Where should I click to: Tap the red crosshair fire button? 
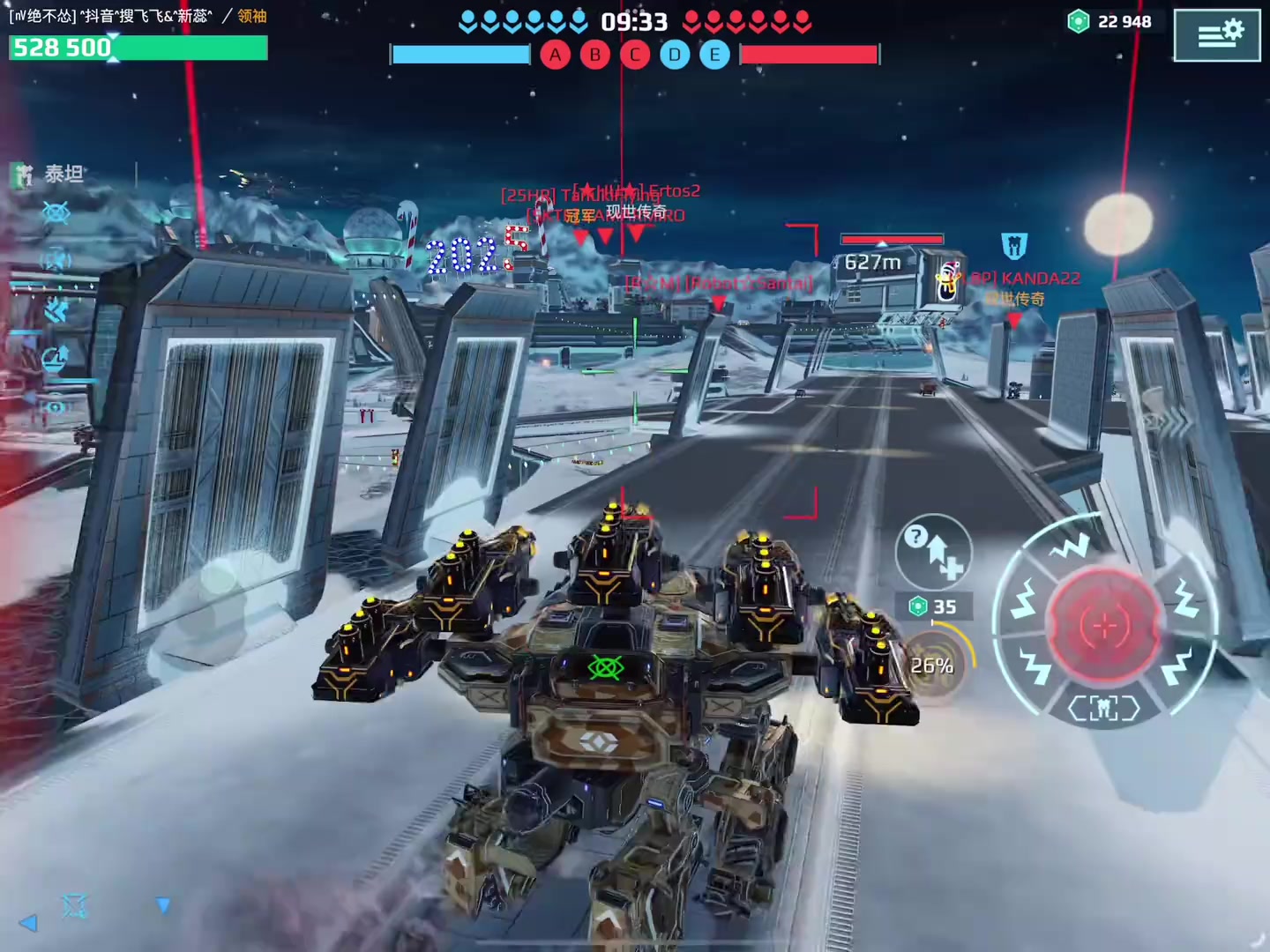1103,625
